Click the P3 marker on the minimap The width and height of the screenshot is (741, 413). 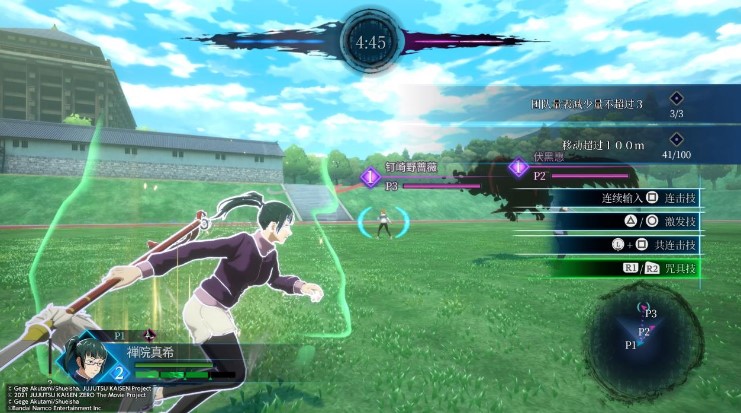(650, 313)
